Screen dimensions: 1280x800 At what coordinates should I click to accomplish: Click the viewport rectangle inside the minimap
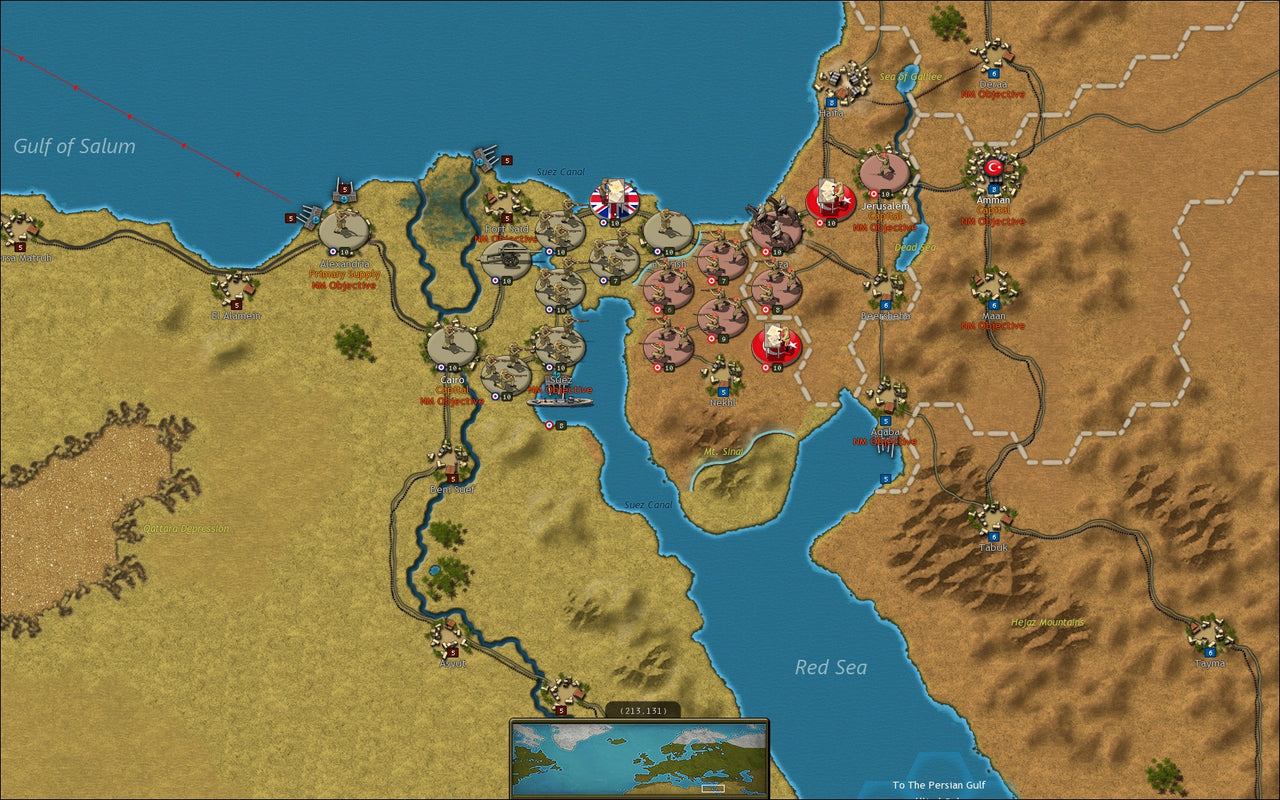point(713,787)
